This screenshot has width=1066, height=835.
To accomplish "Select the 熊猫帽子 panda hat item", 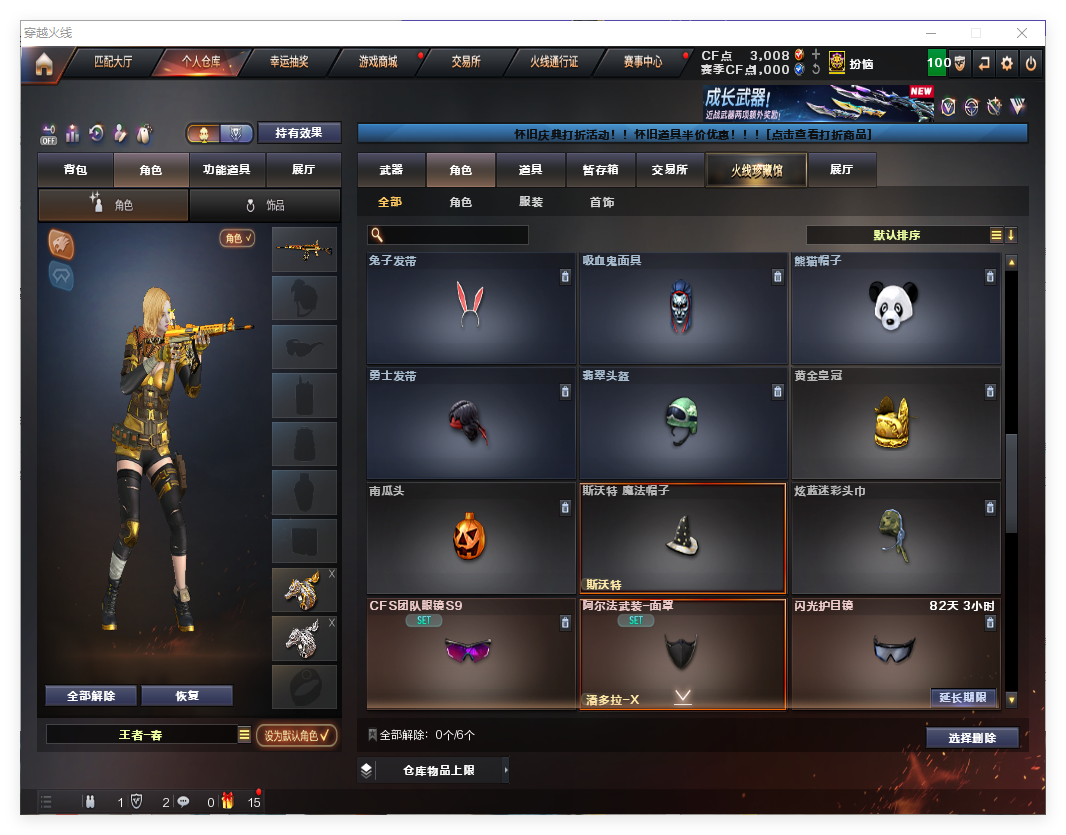I will click(x=896, y=307).
